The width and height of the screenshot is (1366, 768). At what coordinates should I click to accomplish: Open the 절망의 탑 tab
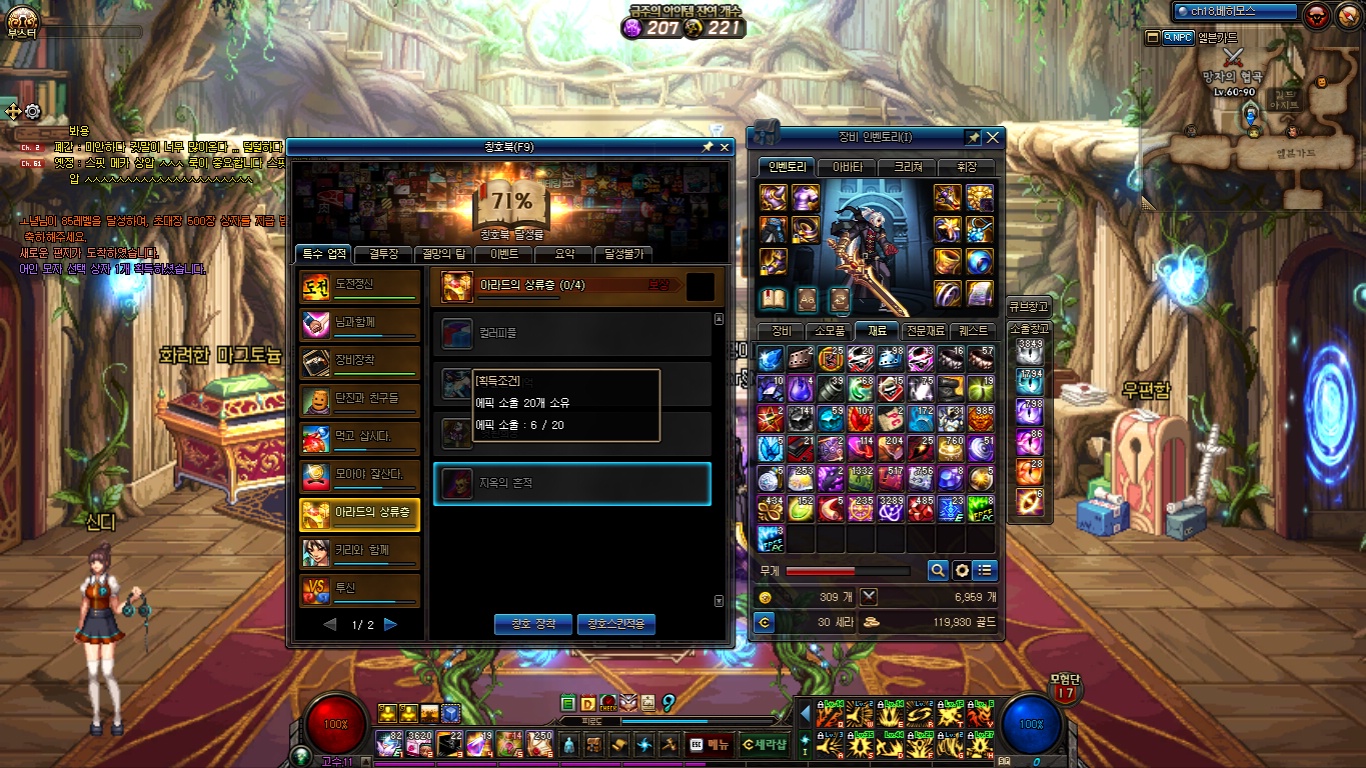(444, 254)
